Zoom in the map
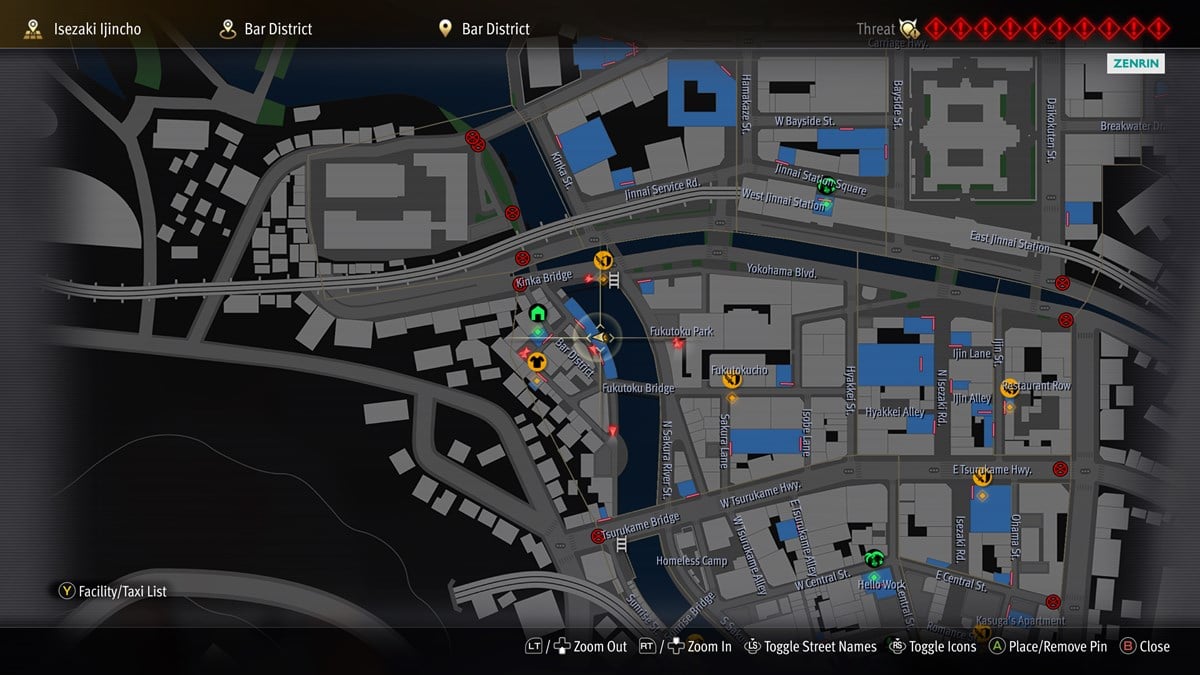This screenshot has width=1200, height=675. click(698, 646)
